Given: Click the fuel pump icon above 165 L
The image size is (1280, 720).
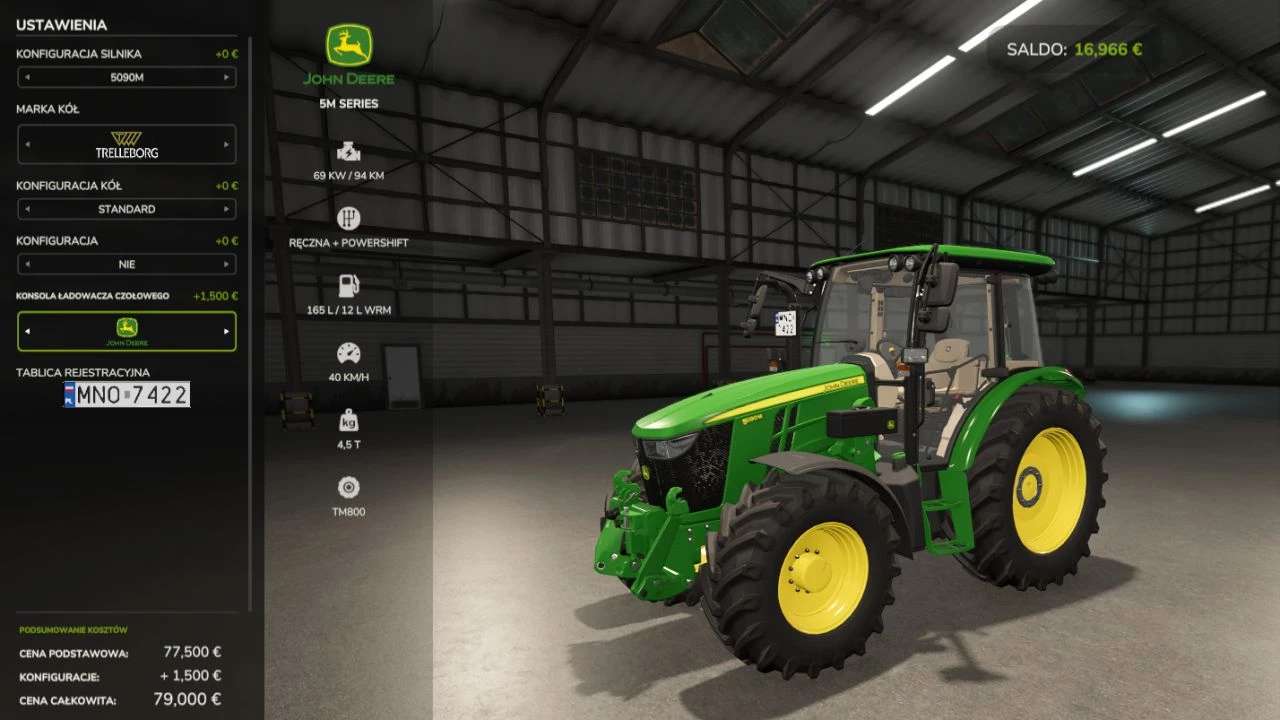Looking at the screenshot, I should click(x=348, y=285).
